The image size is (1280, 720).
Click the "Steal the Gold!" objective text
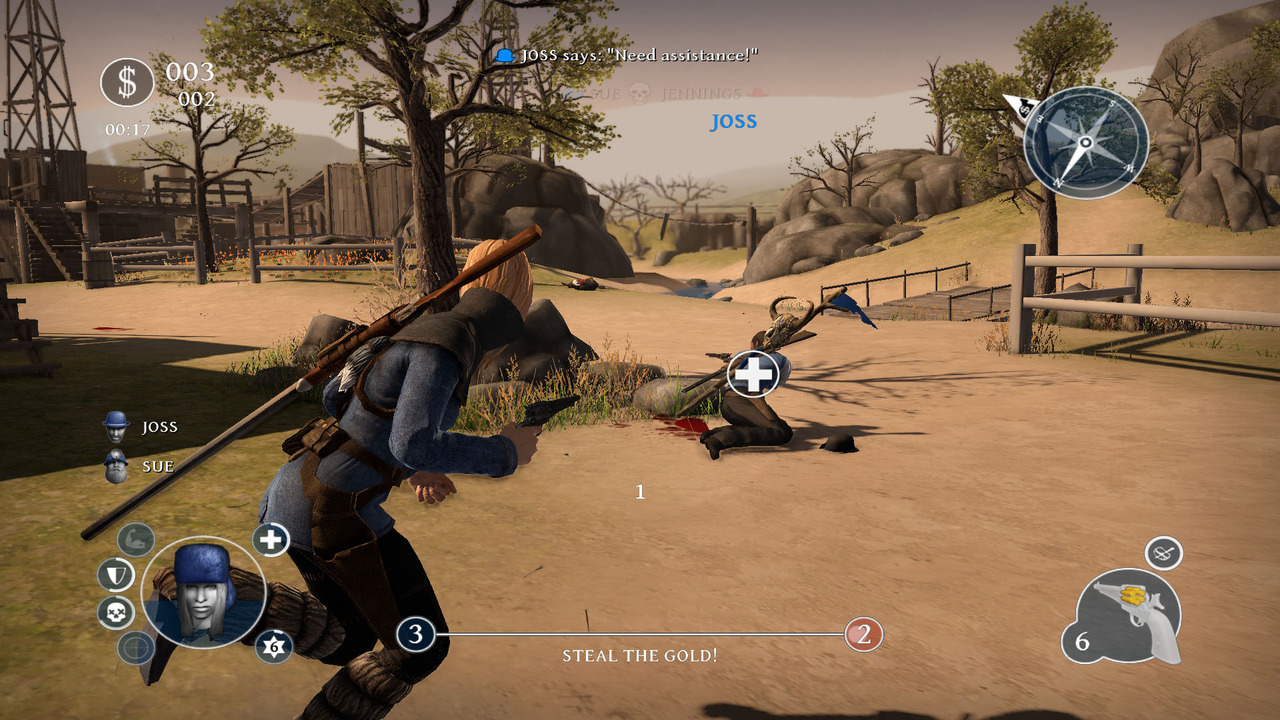[x=640, y=656]
